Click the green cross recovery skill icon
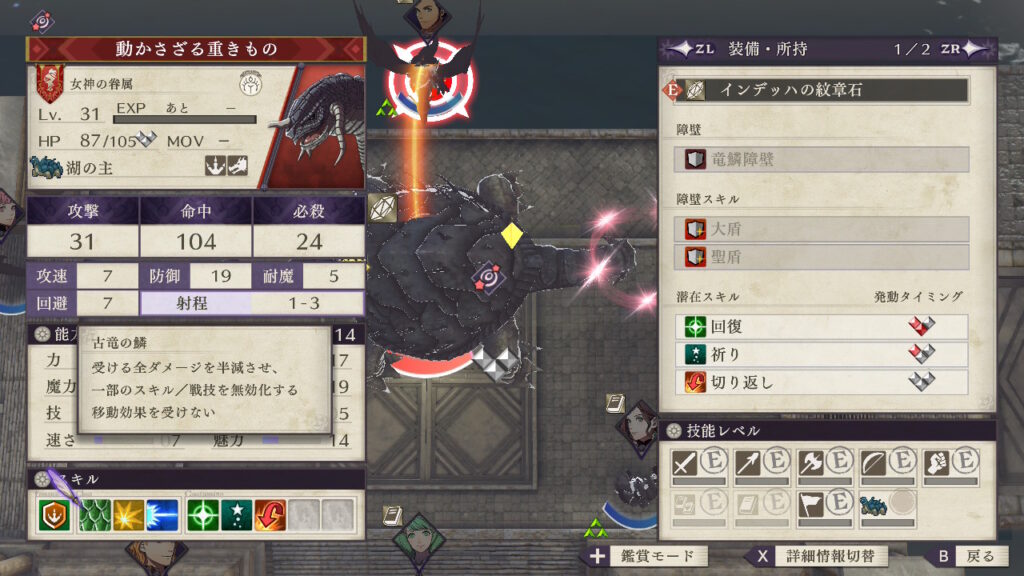Viewport: 1024px width, 576px height. tap(203, 514)
